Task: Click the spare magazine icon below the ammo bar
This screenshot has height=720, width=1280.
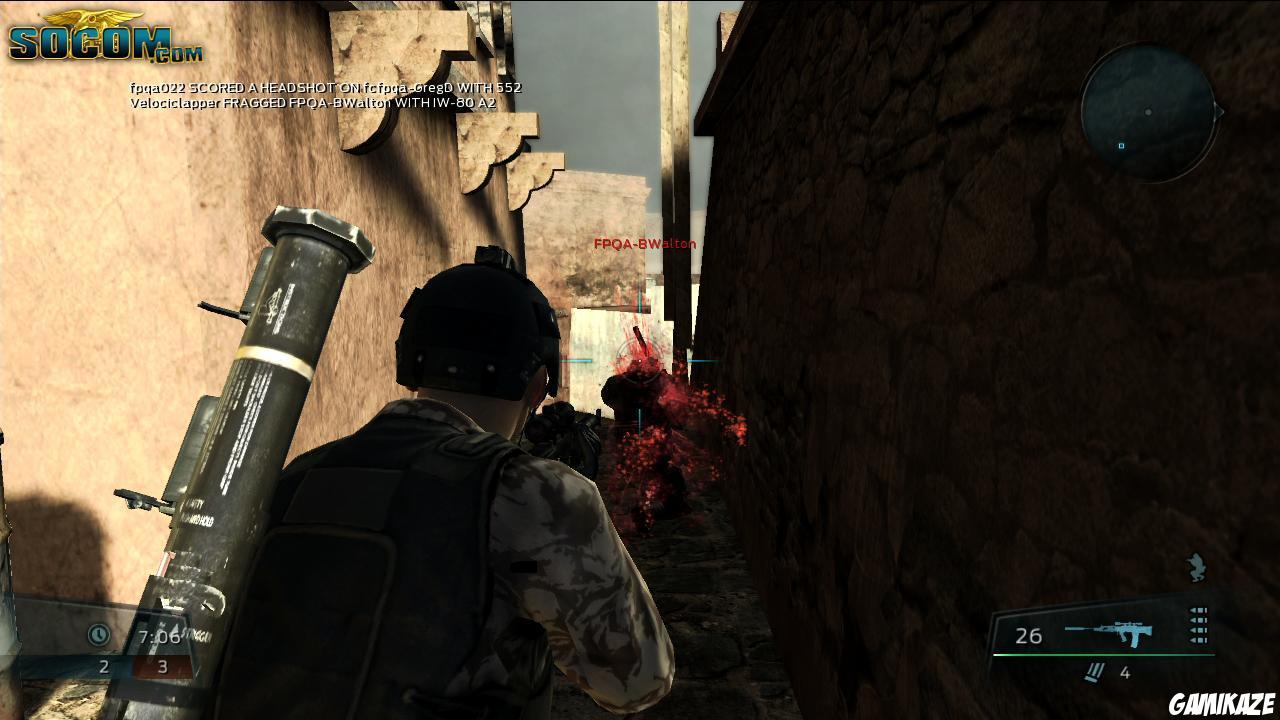Action: point(1092,670)
